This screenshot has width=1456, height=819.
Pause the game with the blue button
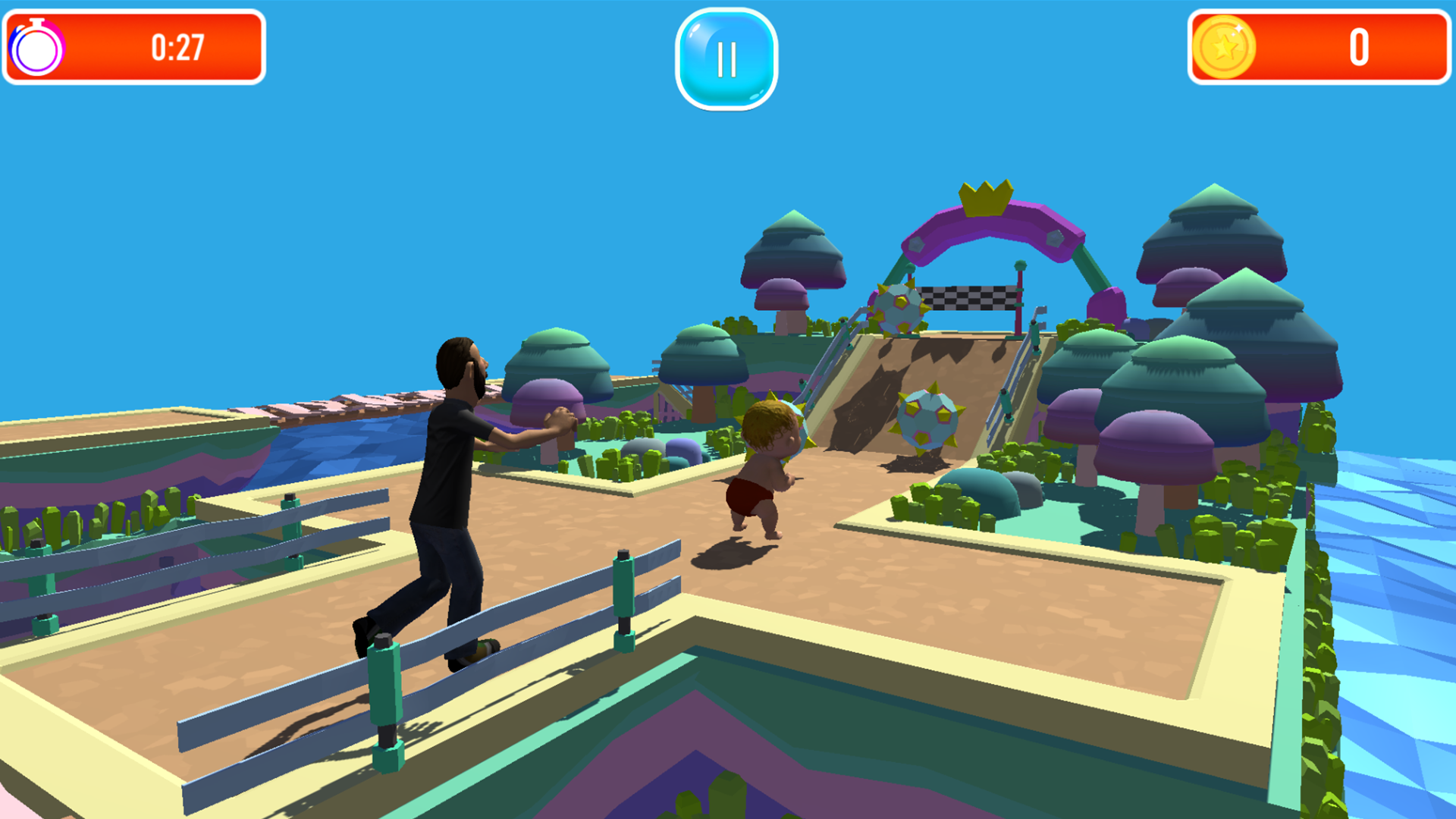pos(726,58)
